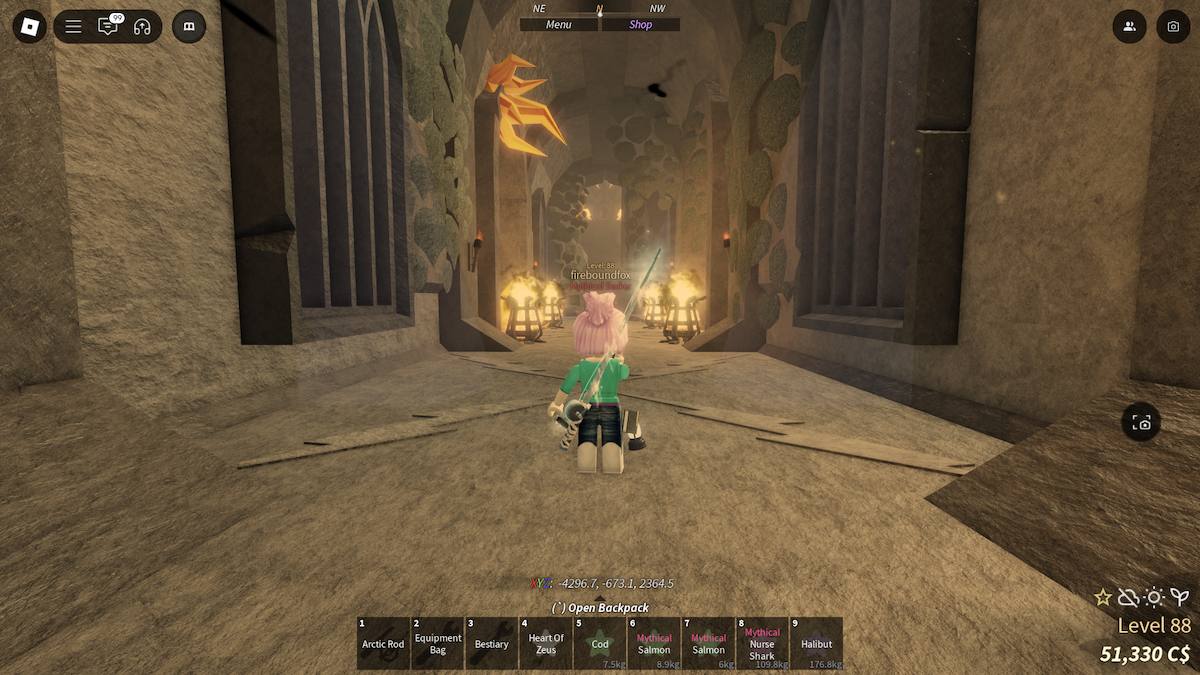Screen dimensions: 1200x675
Task: Select the Halibut hotbar slot
Action: [816, 643]
